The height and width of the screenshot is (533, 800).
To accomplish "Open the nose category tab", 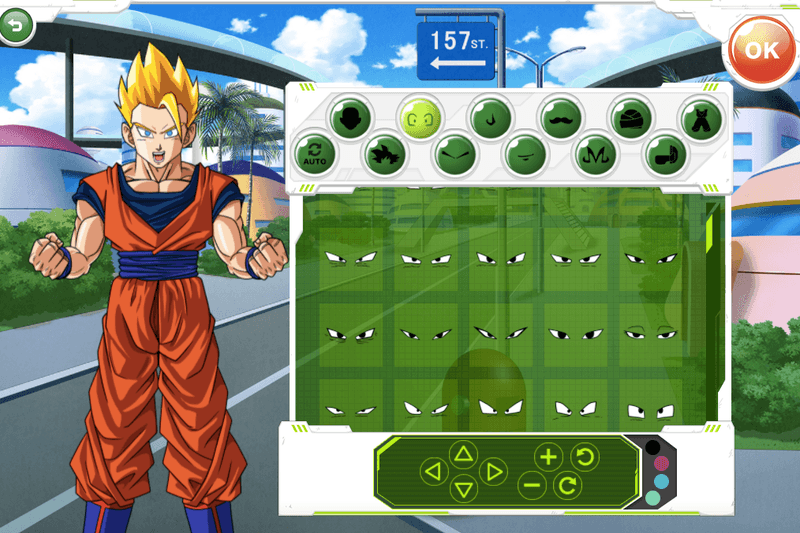I will (x=491, y=117).
